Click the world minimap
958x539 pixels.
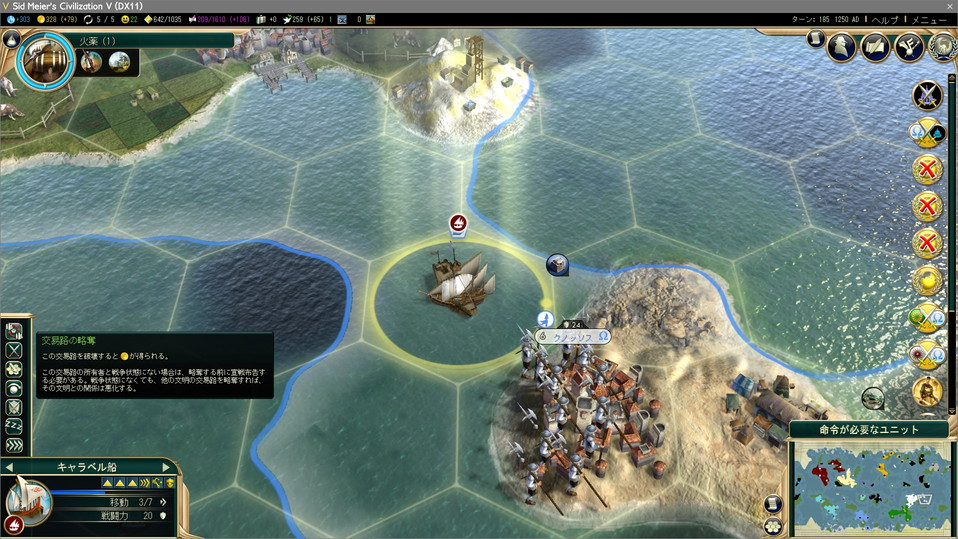(x=871, y=487)
